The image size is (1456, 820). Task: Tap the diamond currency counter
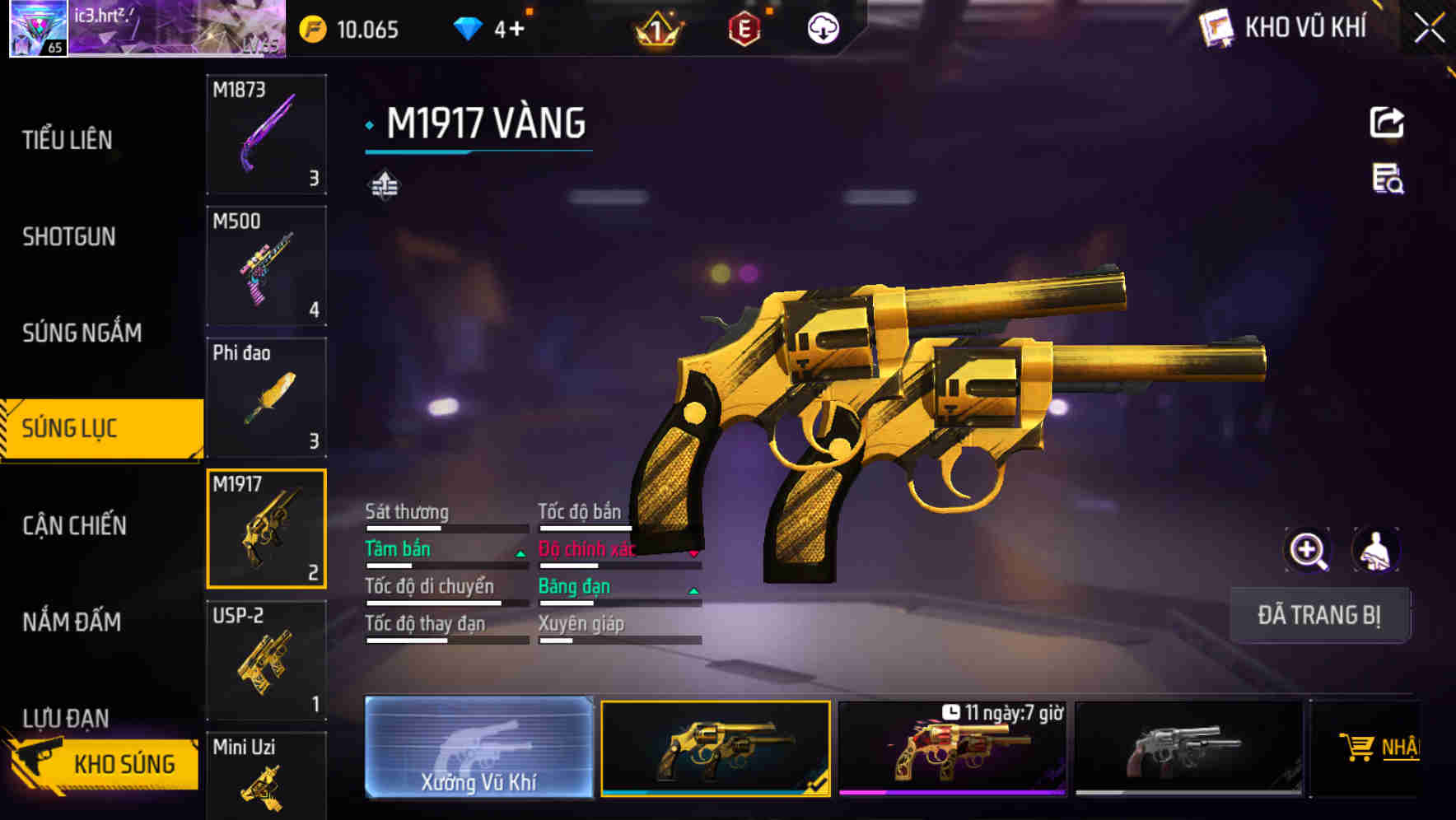(490, 30)
